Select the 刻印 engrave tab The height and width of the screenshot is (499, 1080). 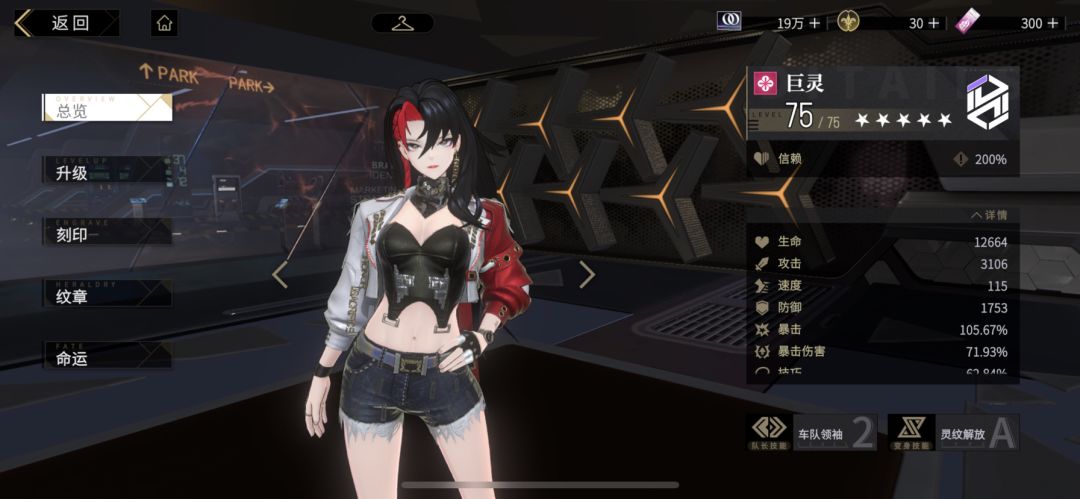tap(107, 233)
